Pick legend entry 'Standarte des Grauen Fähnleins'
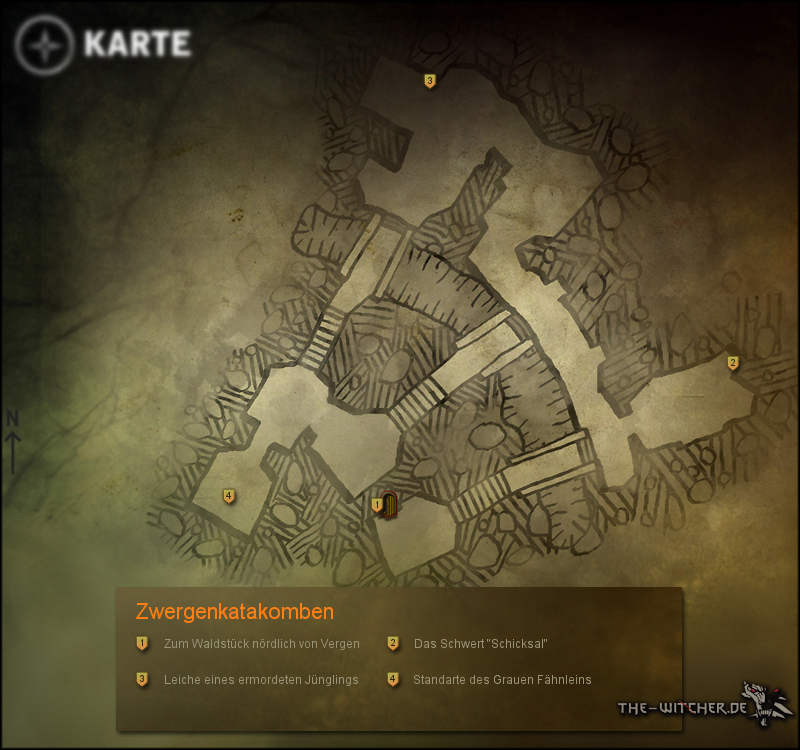The height and width of the screenshot is (750, 800). point(502,680)
